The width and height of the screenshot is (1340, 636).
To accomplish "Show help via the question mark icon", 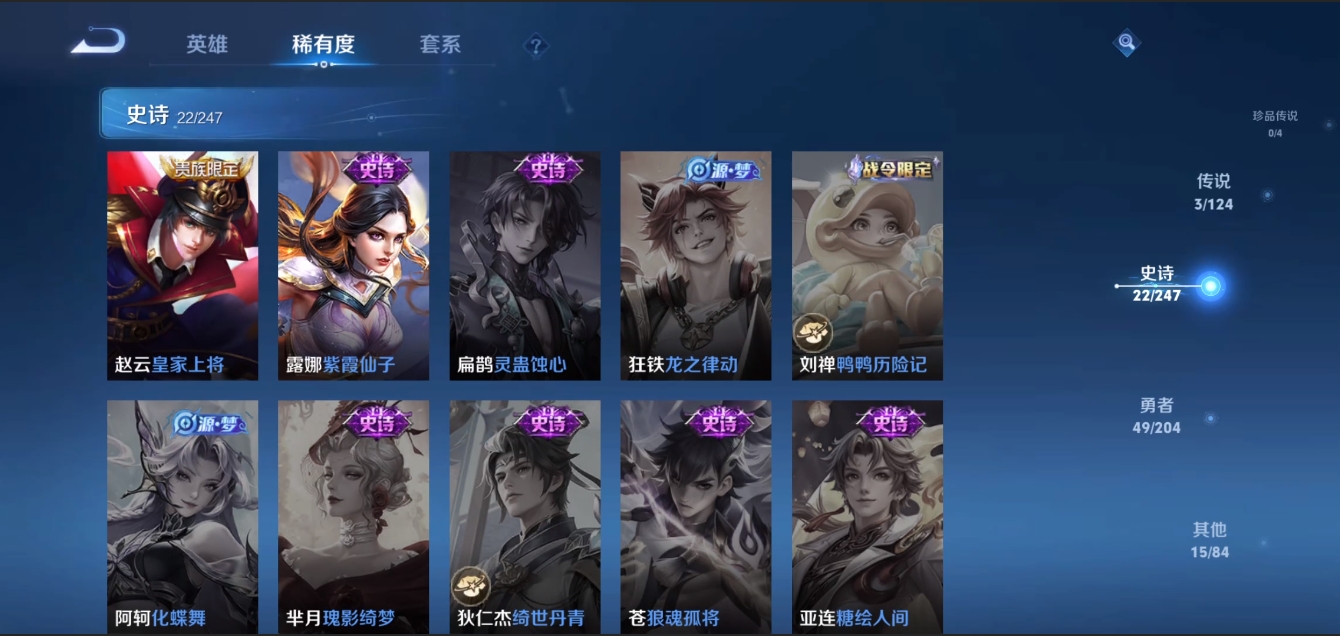I will pos(536,46).
